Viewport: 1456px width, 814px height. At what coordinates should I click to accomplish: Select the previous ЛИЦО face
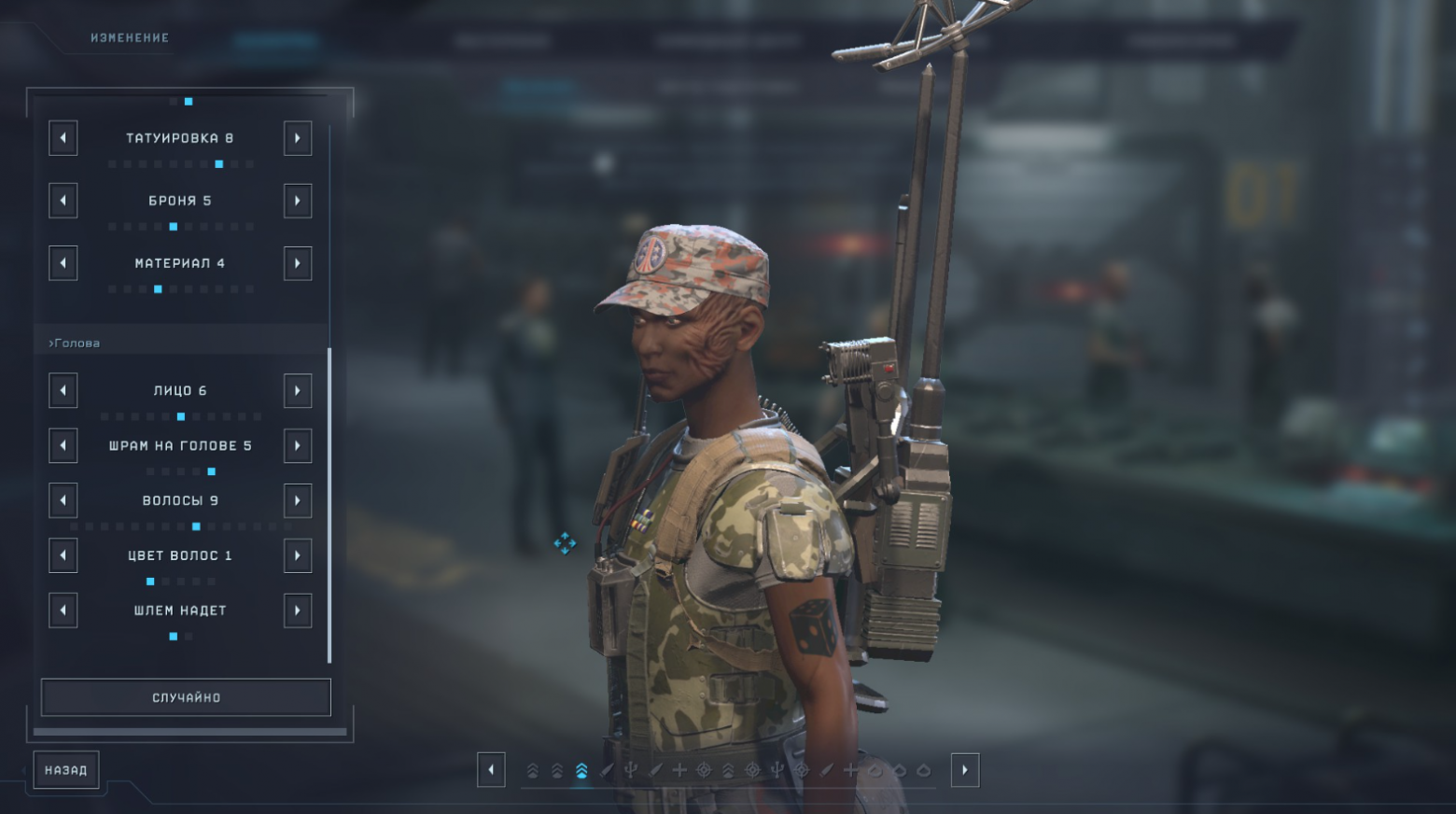(x=63, y=390)
